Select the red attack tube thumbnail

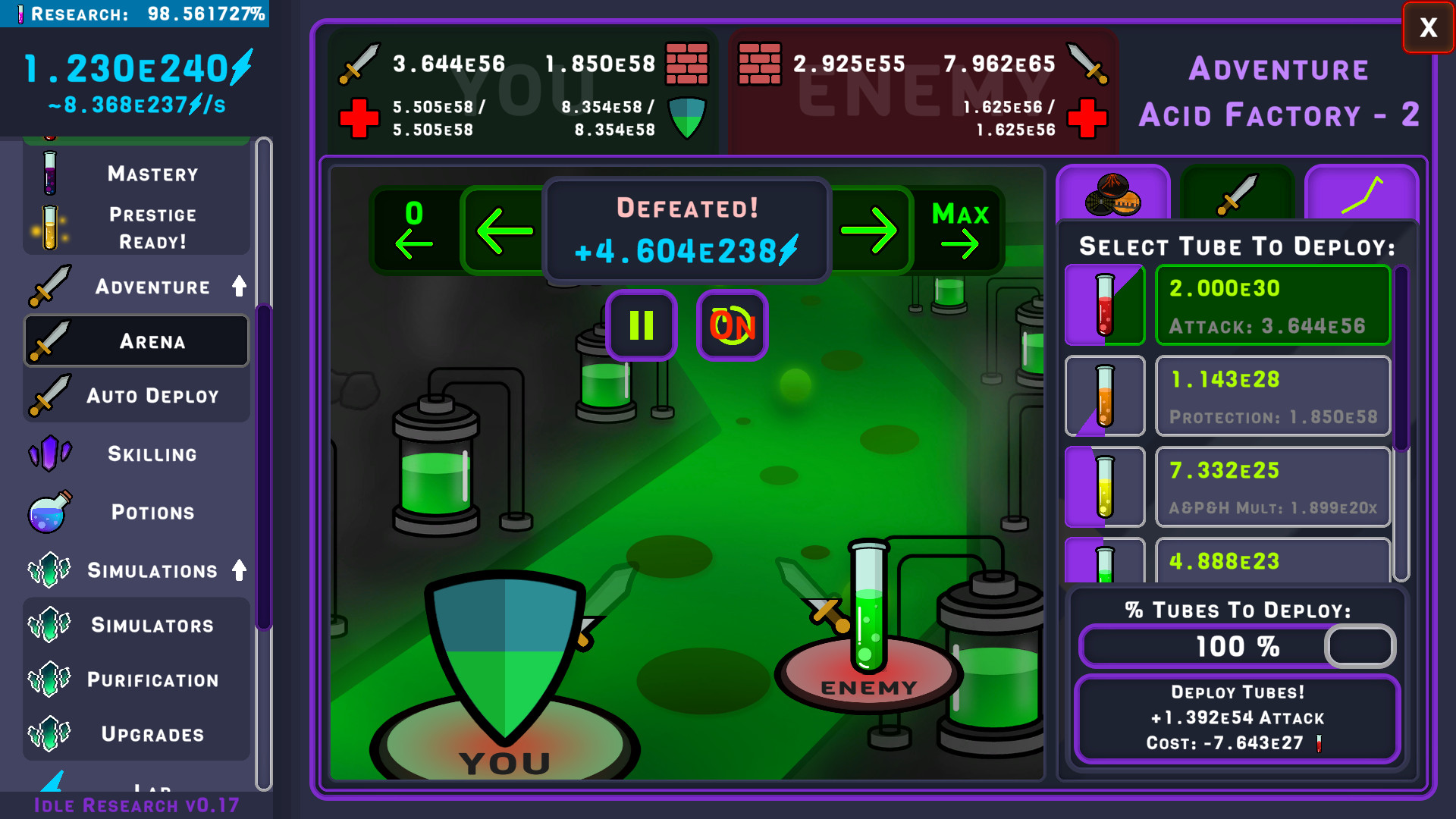pyautogui.click(x=1105, y=305)
